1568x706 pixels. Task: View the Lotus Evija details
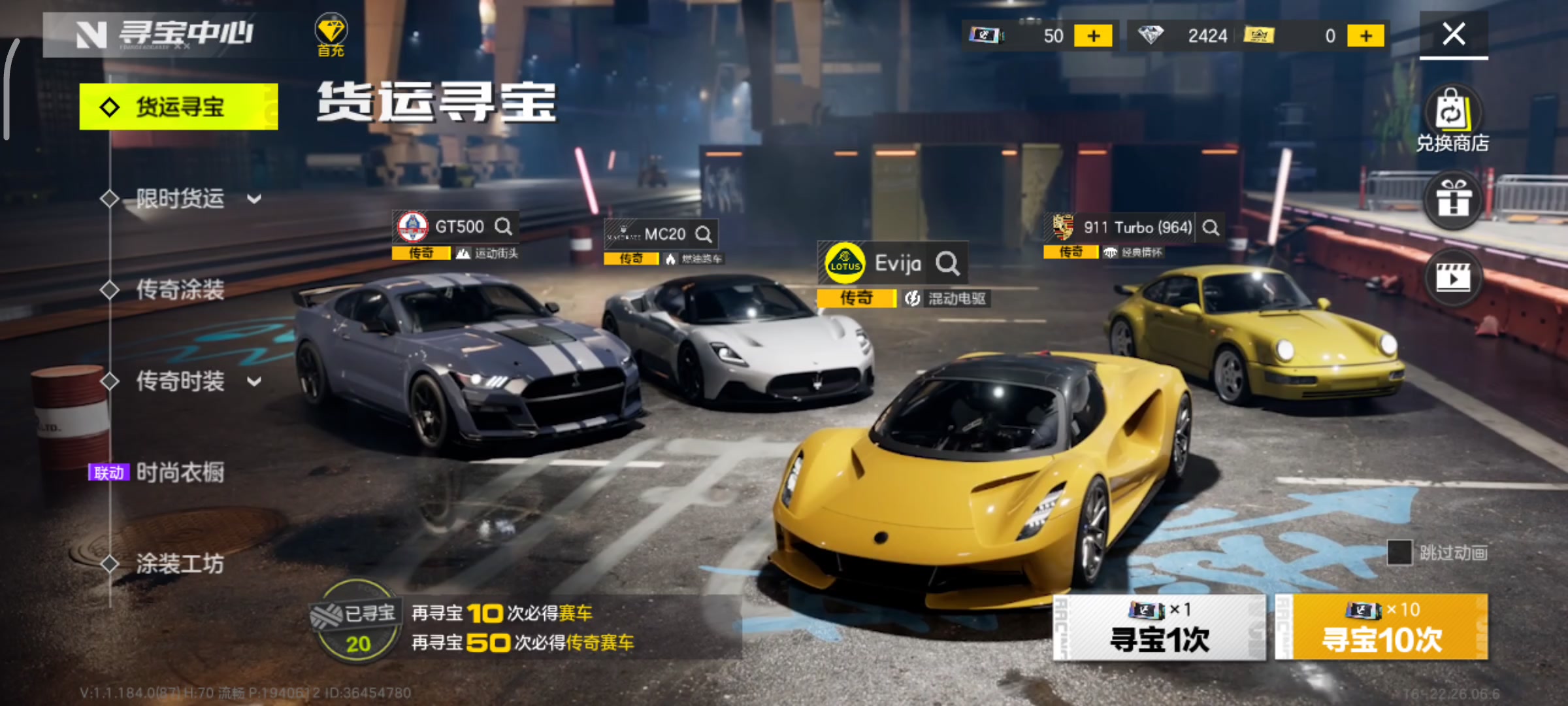[947, 263]
